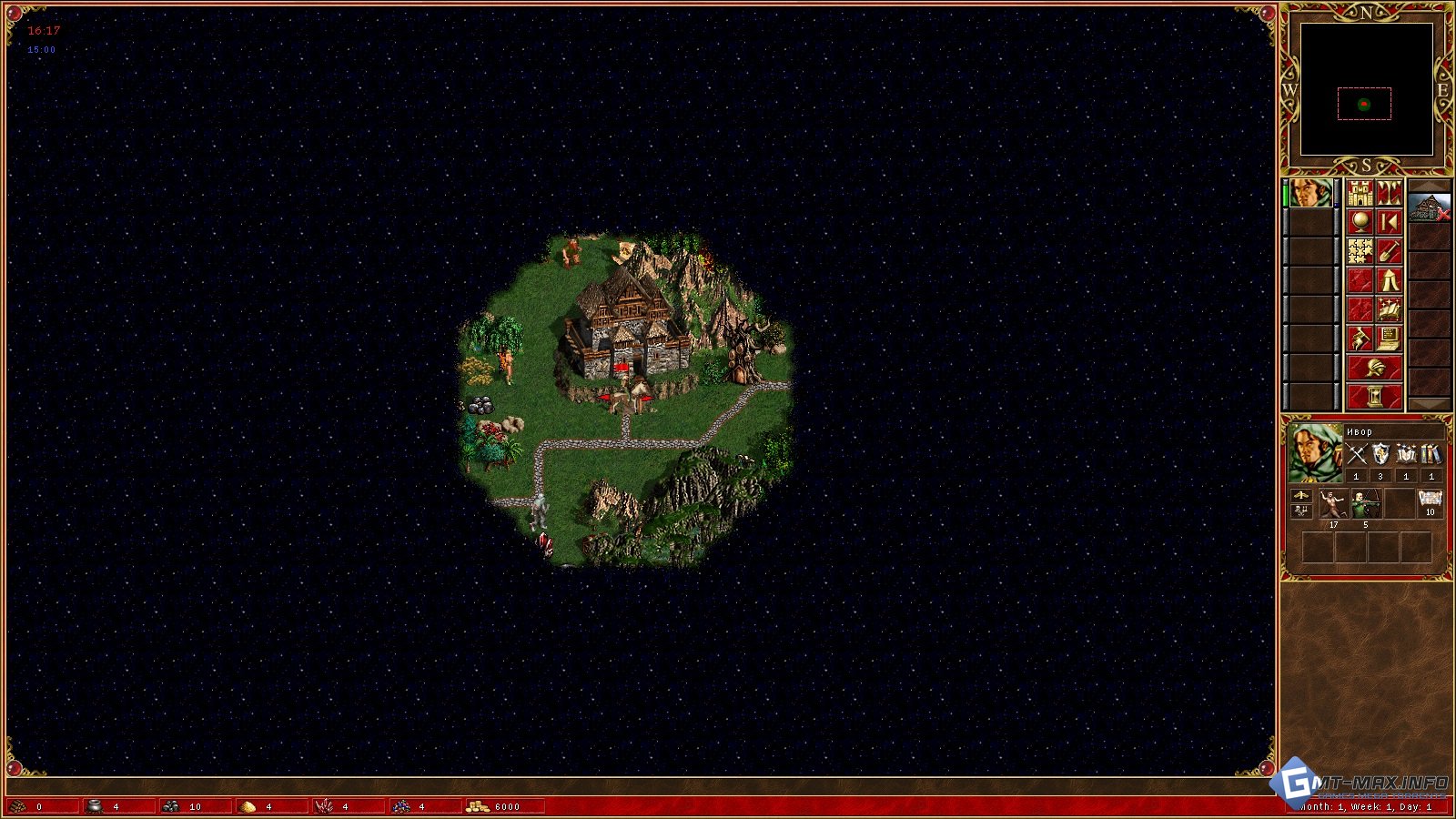Select next hero with the helmet button

[1374, 369]
